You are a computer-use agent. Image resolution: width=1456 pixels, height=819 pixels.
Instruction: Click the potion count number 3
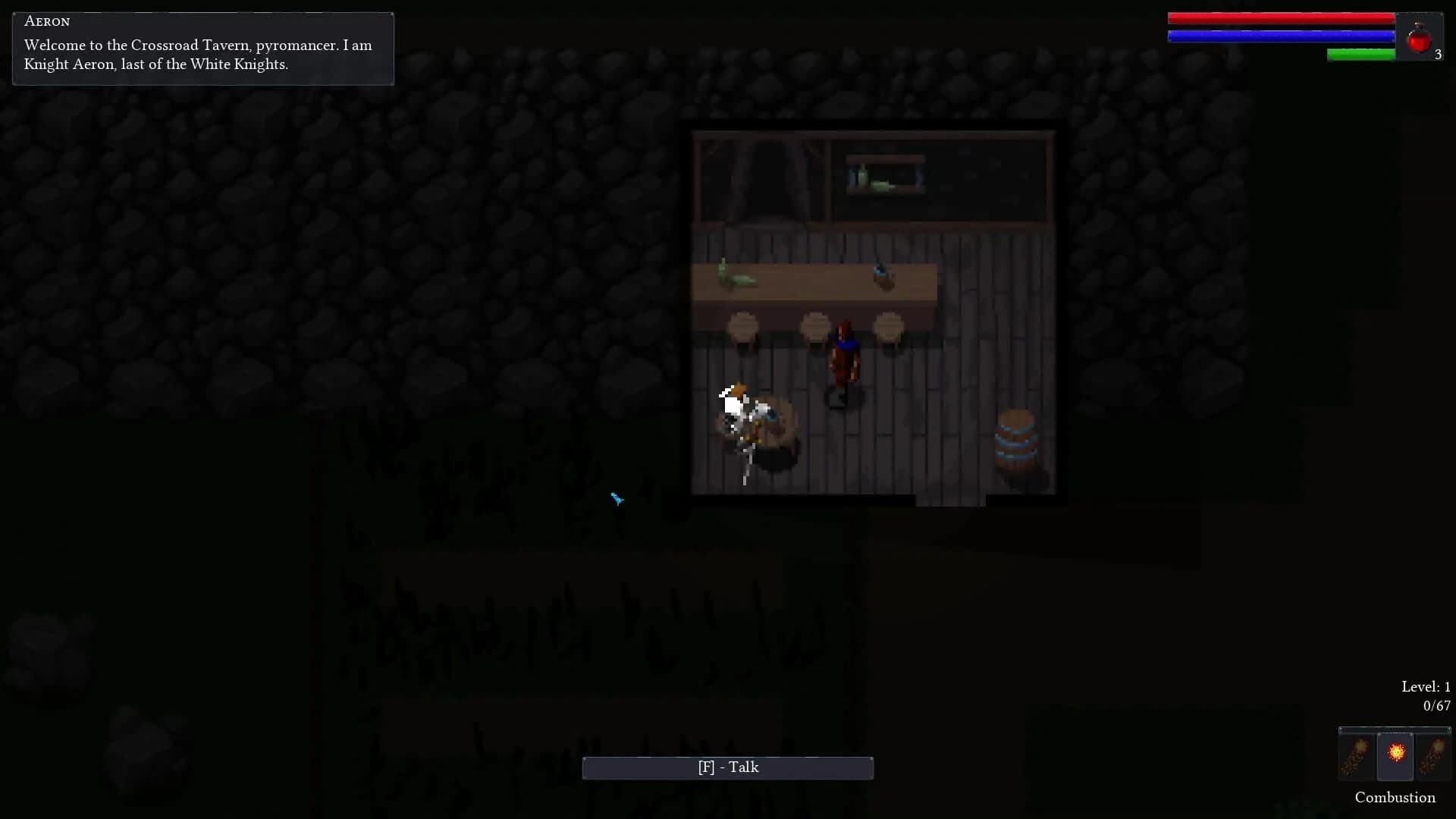point(1439,54)
